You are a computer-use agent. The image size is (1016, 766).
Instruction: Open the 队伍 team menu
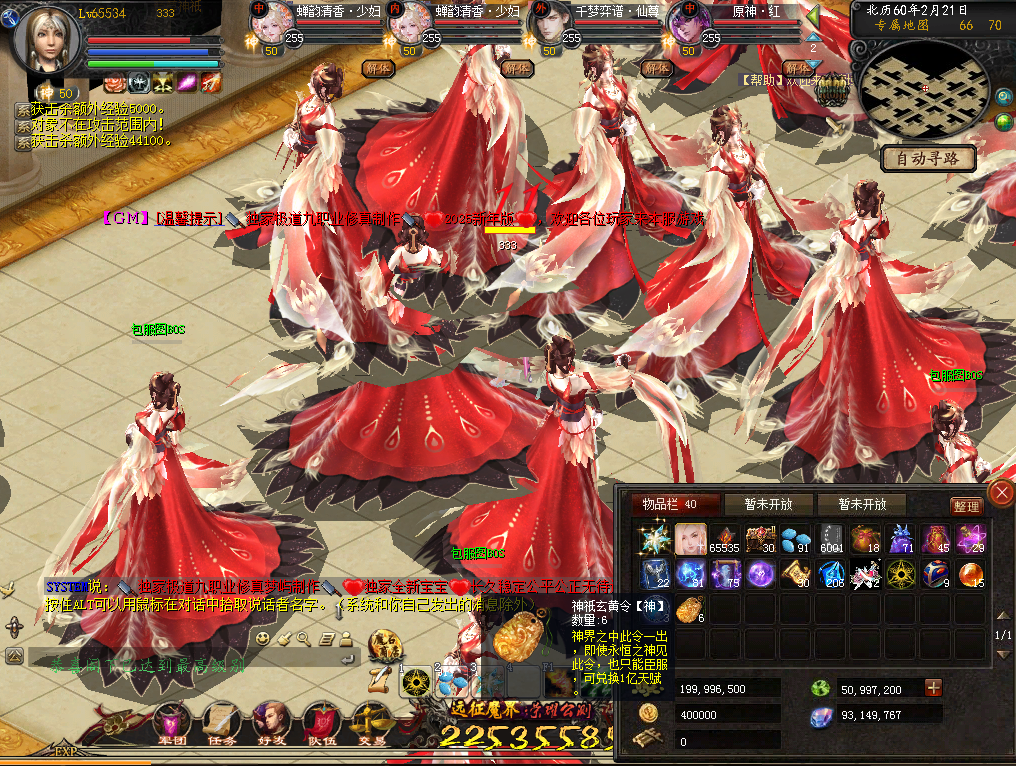click(x=320, y=722)
